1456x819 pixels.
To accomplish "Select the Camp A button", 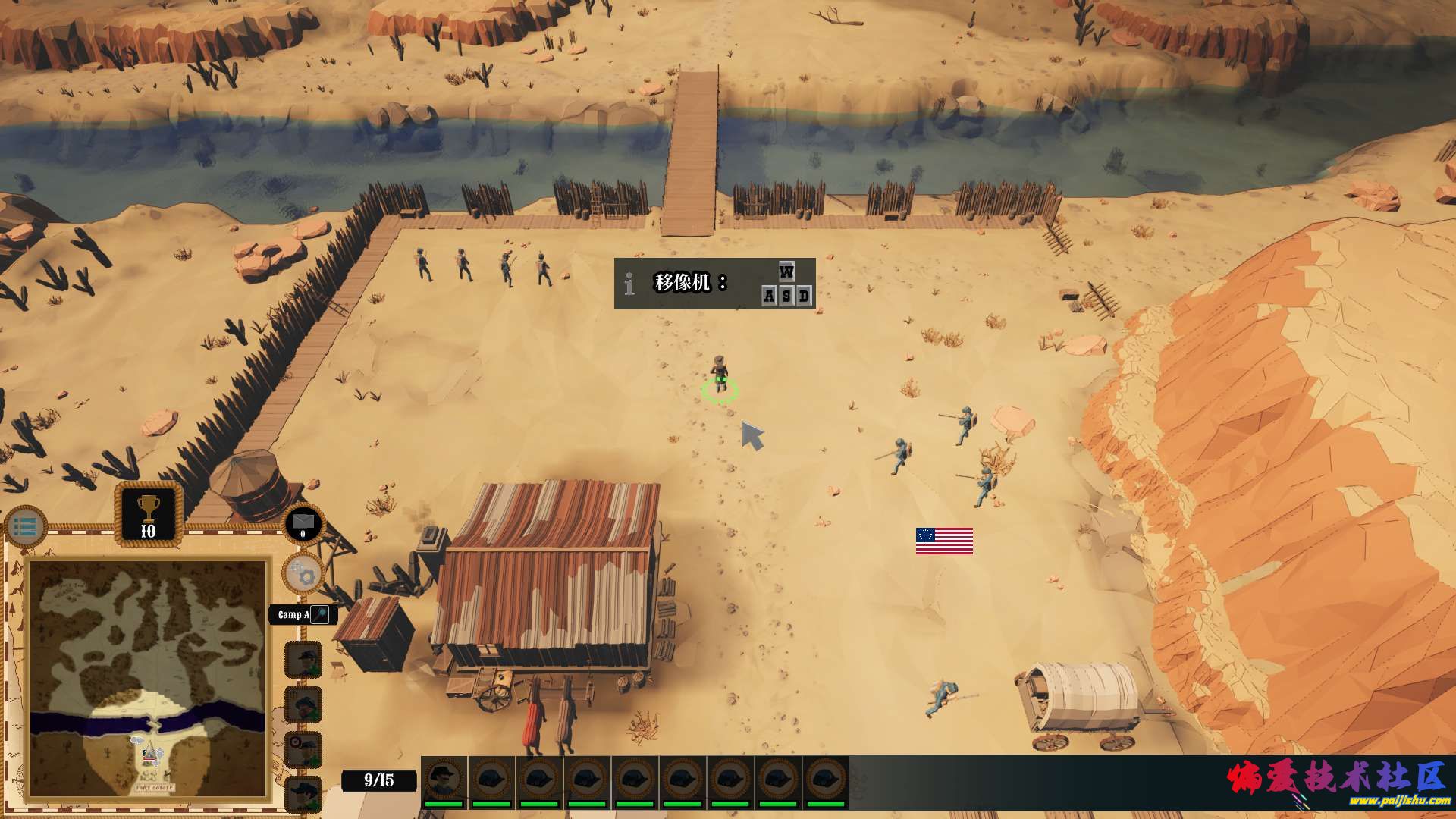I will pos(302,614).
